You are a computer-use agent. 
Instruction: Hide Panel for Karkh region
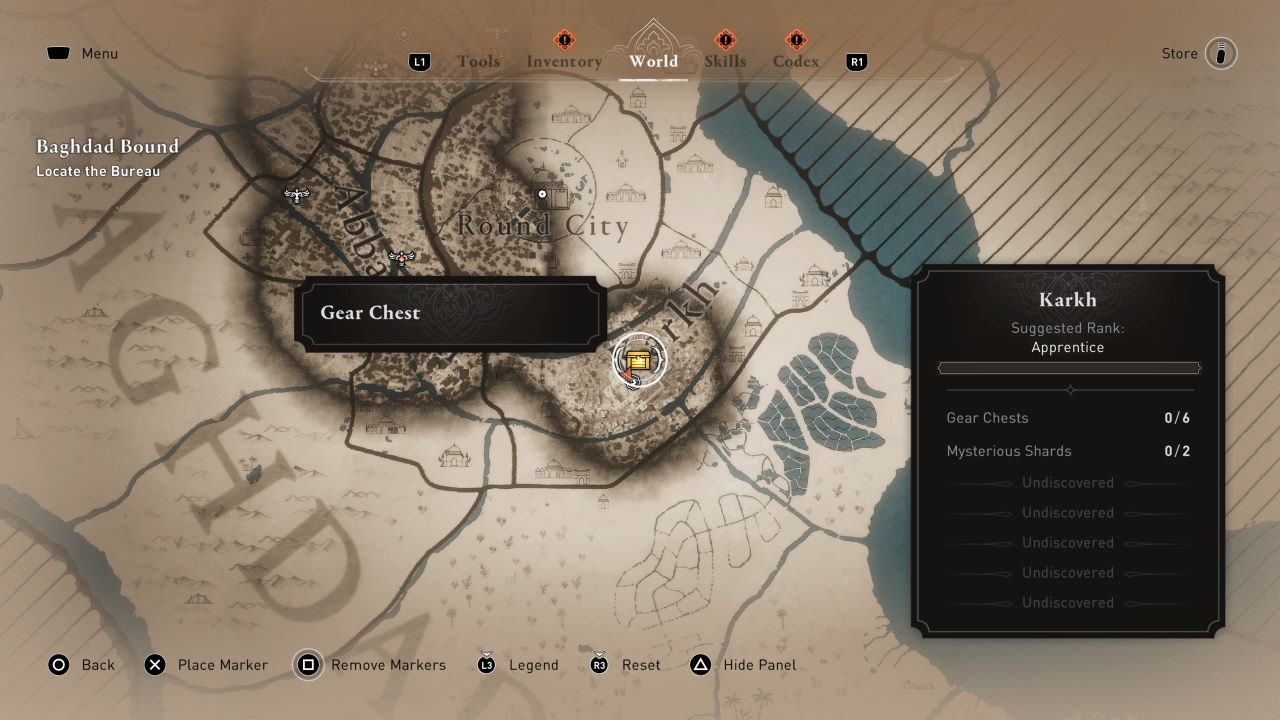tap(744, 665)
